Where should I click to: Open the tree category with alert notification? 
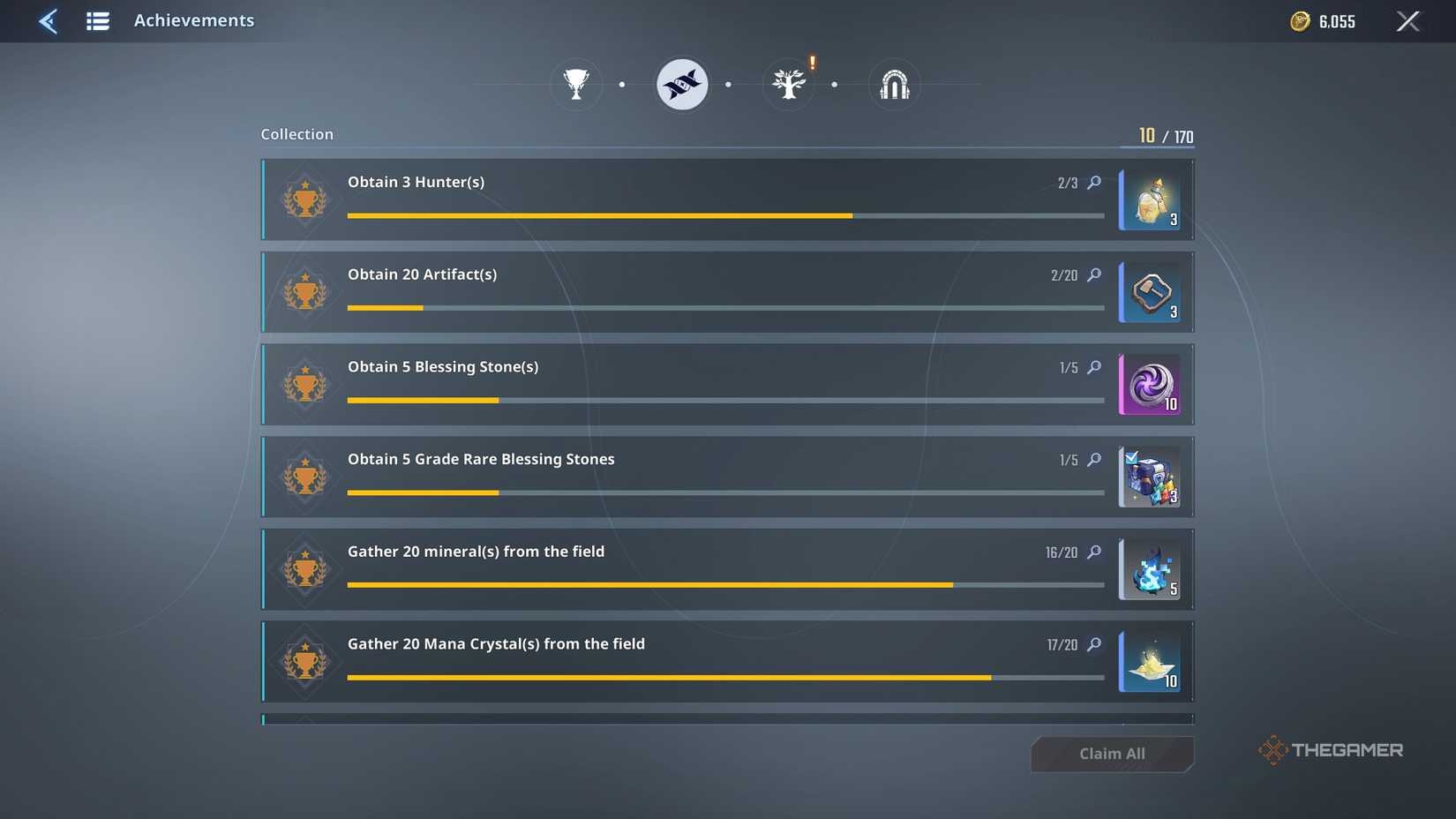pos(787,84)
